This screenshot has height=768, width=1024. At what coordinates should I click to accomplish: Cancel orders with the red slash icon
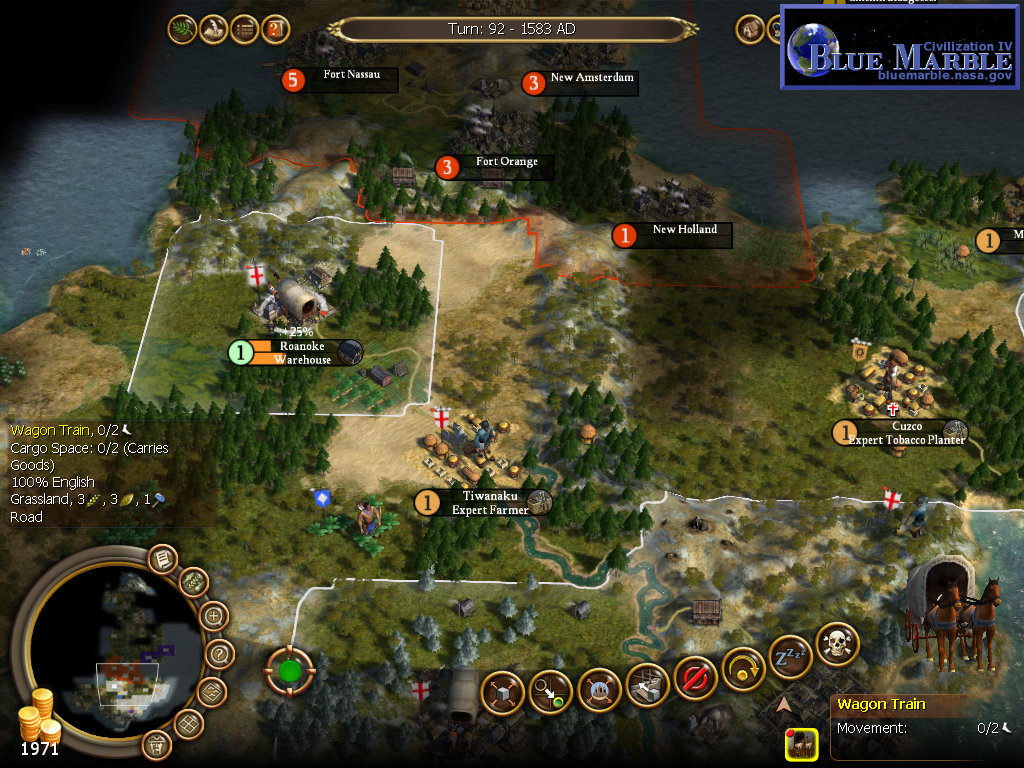pos(695,678)
